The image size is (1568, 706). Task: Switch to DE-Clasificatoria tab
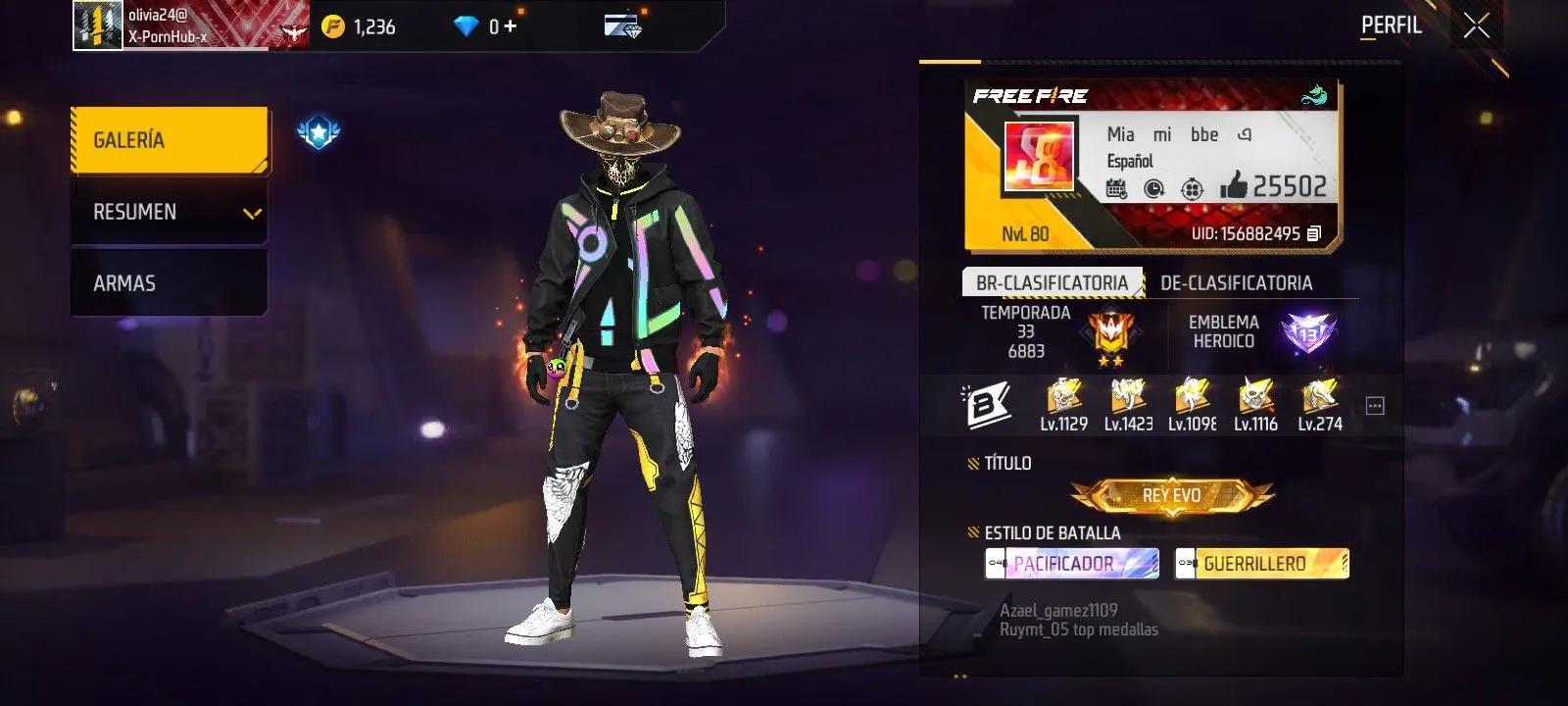tap(1236, 282)
